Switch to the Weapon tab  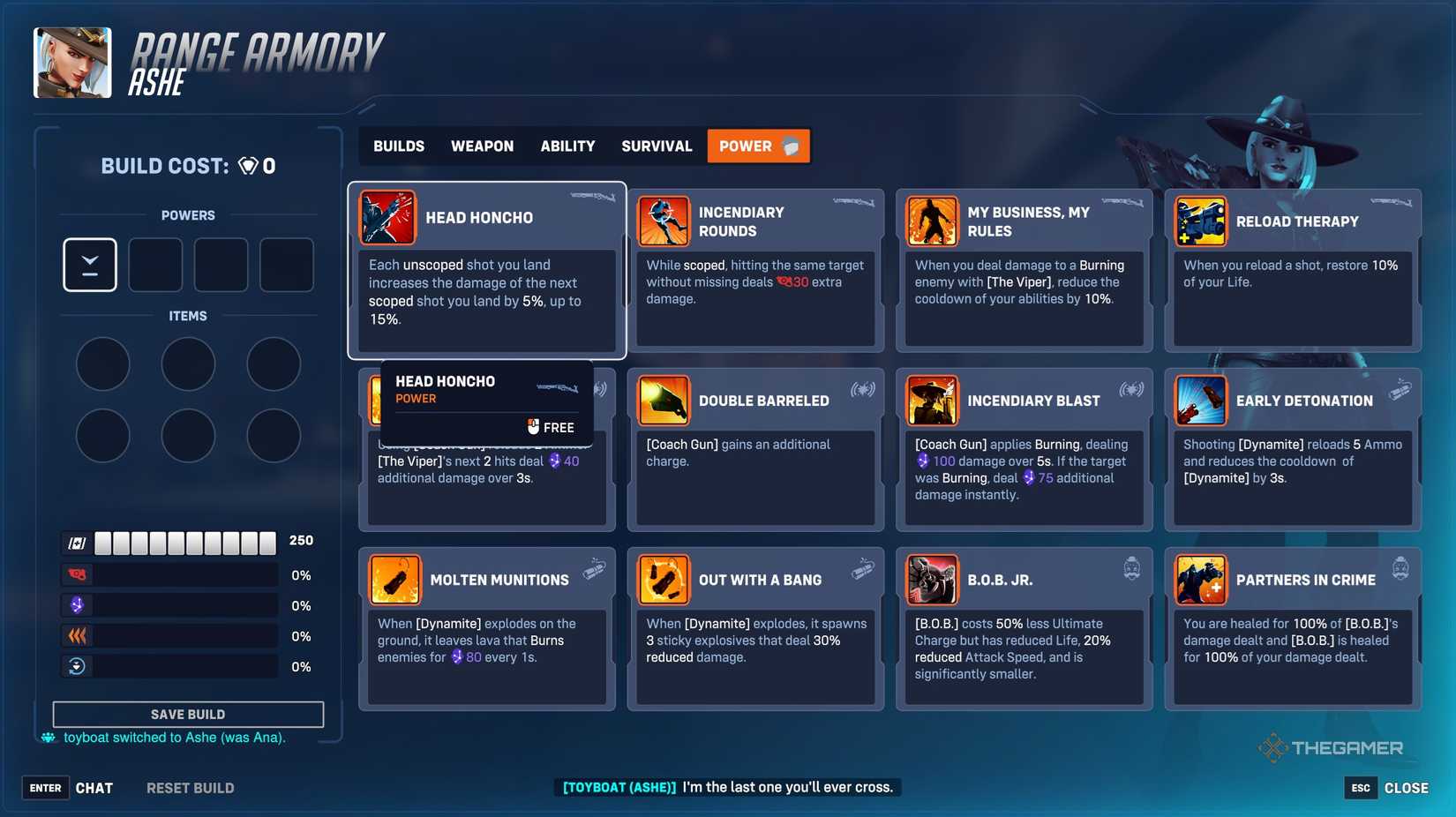pos(482,146)
